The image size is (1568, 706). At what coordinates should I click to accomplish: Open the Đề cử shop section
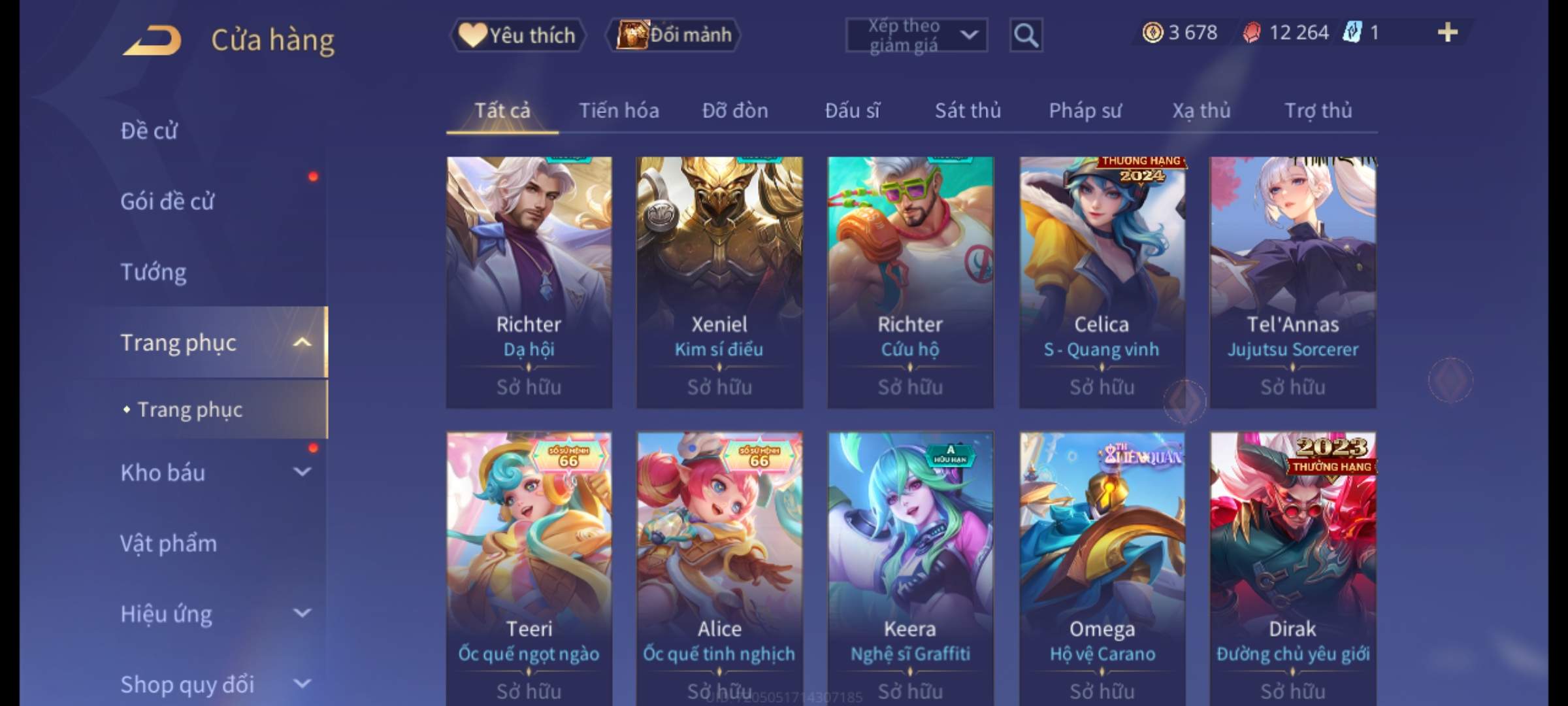149,131
